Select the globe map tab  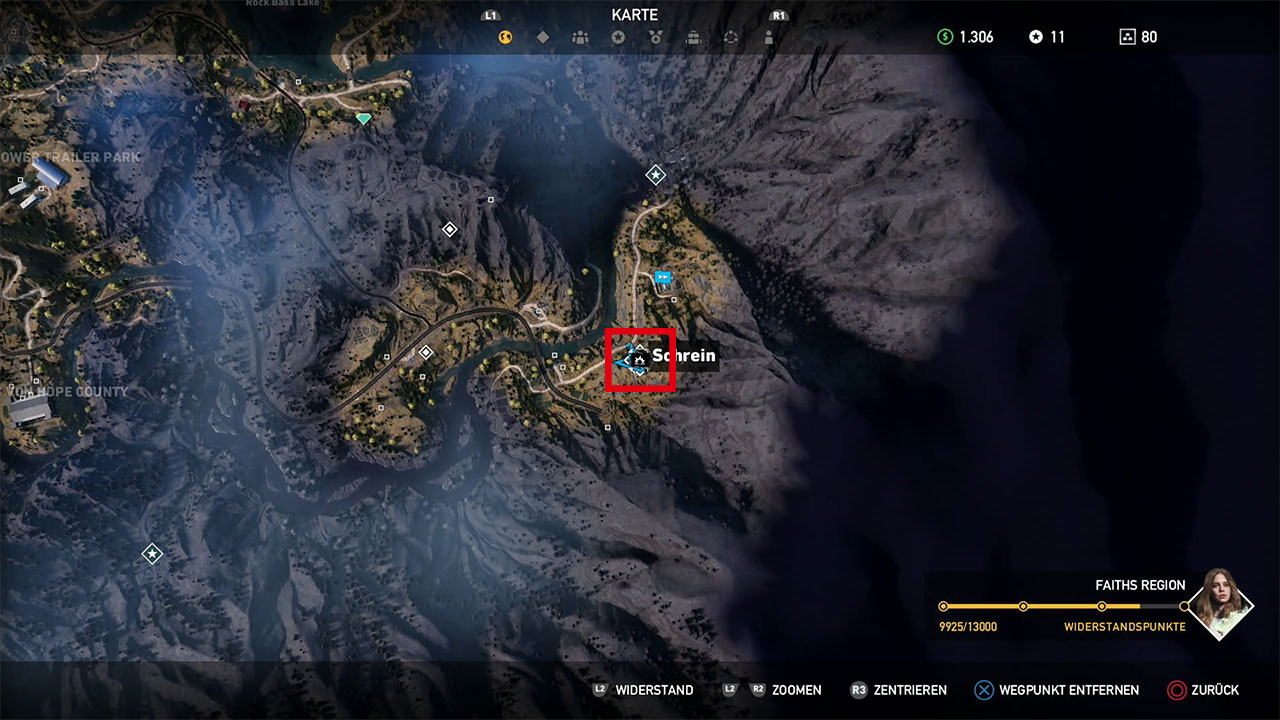pyautogui.click(x=506, y=38)
